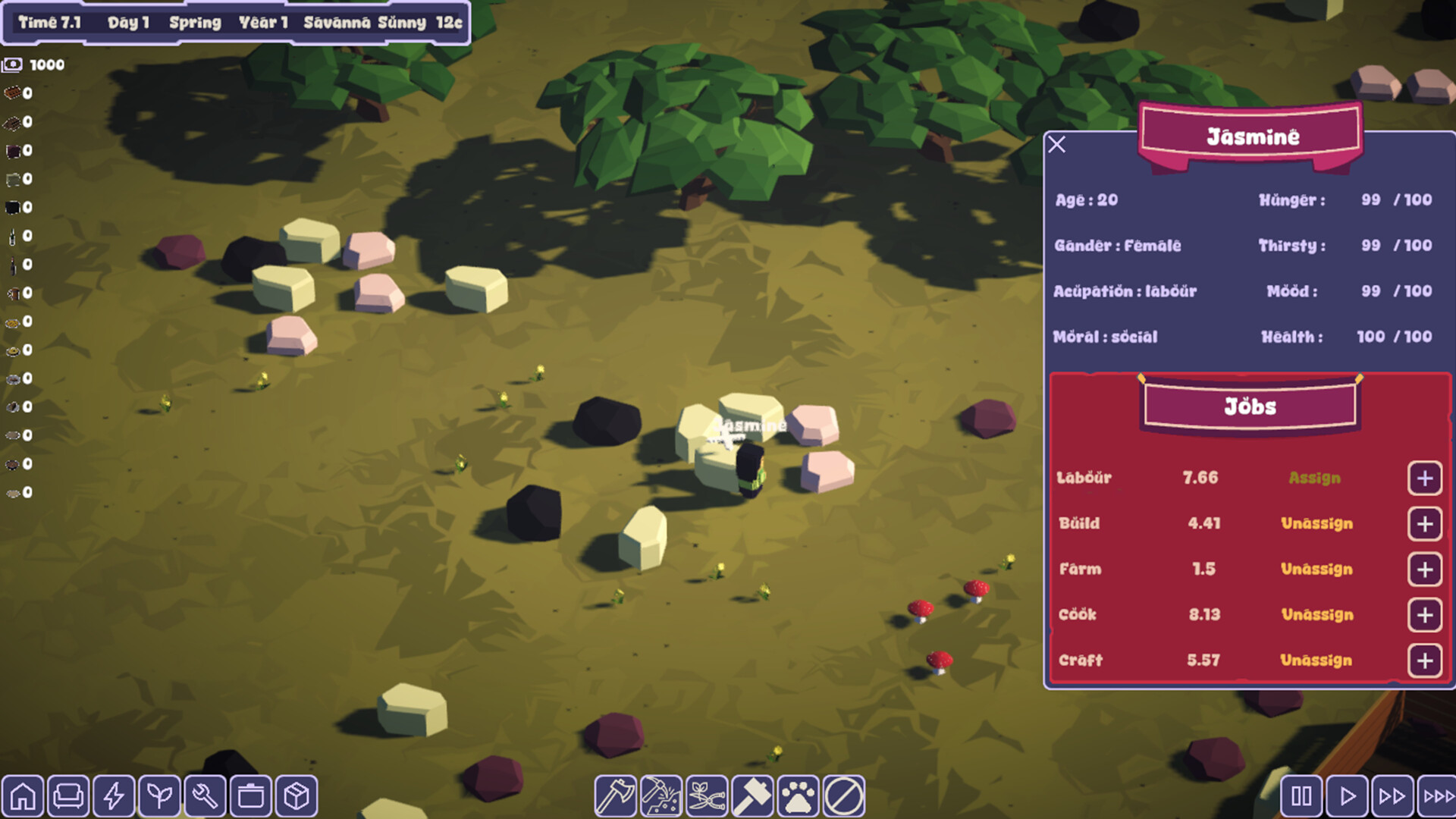Unassign Jasmine from the Build job

pyautogui.click(x=1318, y=523)
